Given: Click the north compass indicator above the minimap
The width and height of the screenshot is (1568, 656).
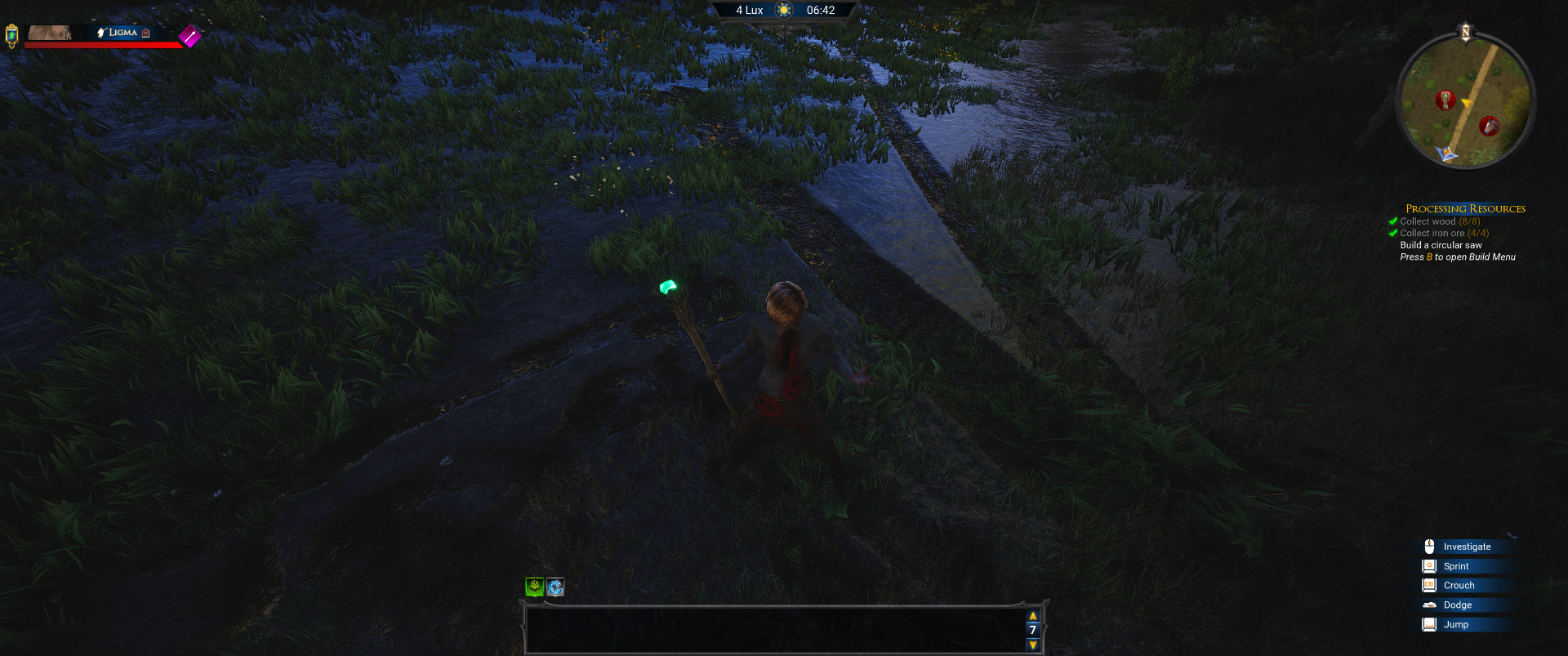Looking at the screenshot, I should pos(1465,33).
